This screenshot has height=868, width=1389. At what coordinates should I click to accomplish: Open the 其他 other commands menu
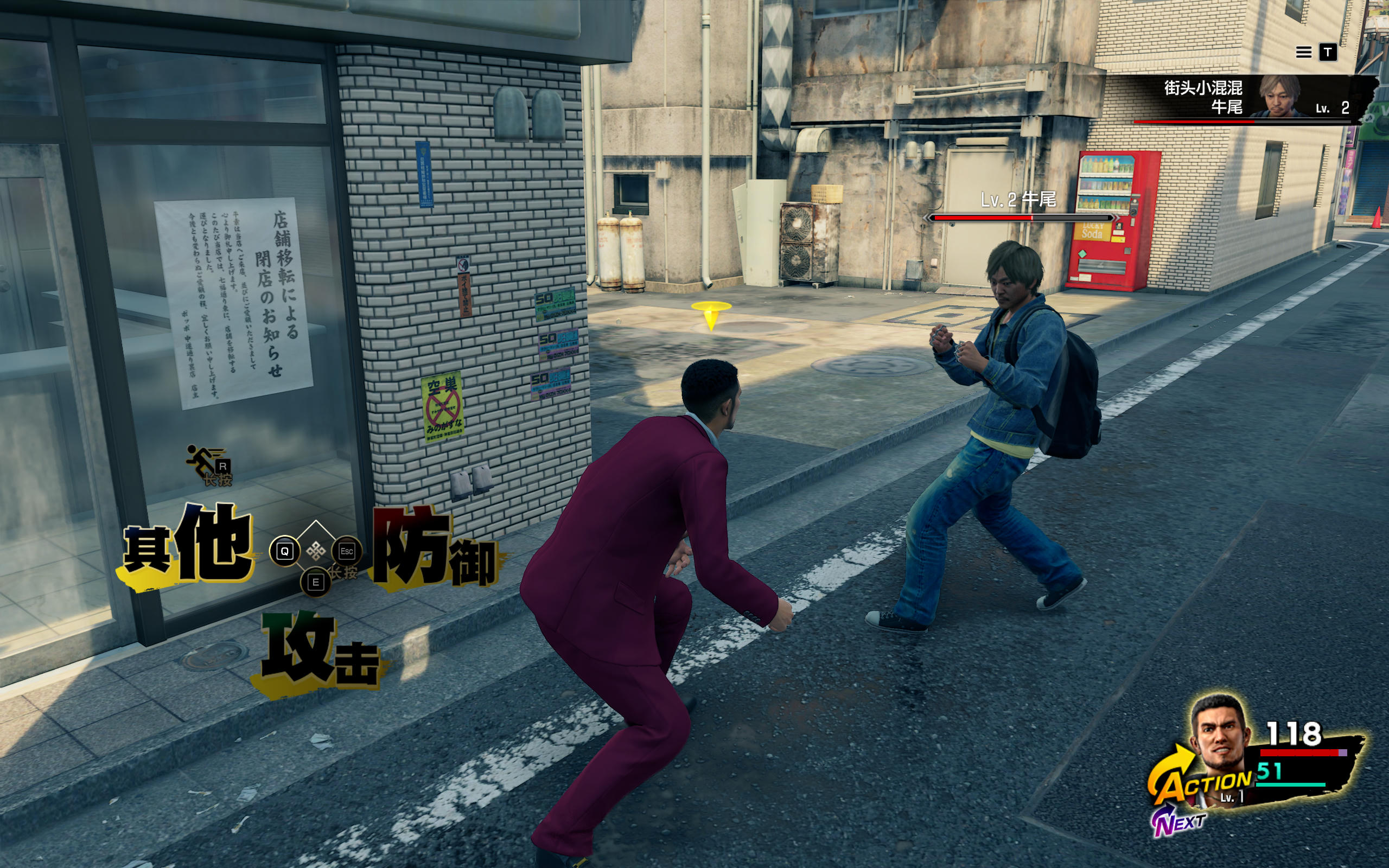pyautogui.click(x=188, y=546)
